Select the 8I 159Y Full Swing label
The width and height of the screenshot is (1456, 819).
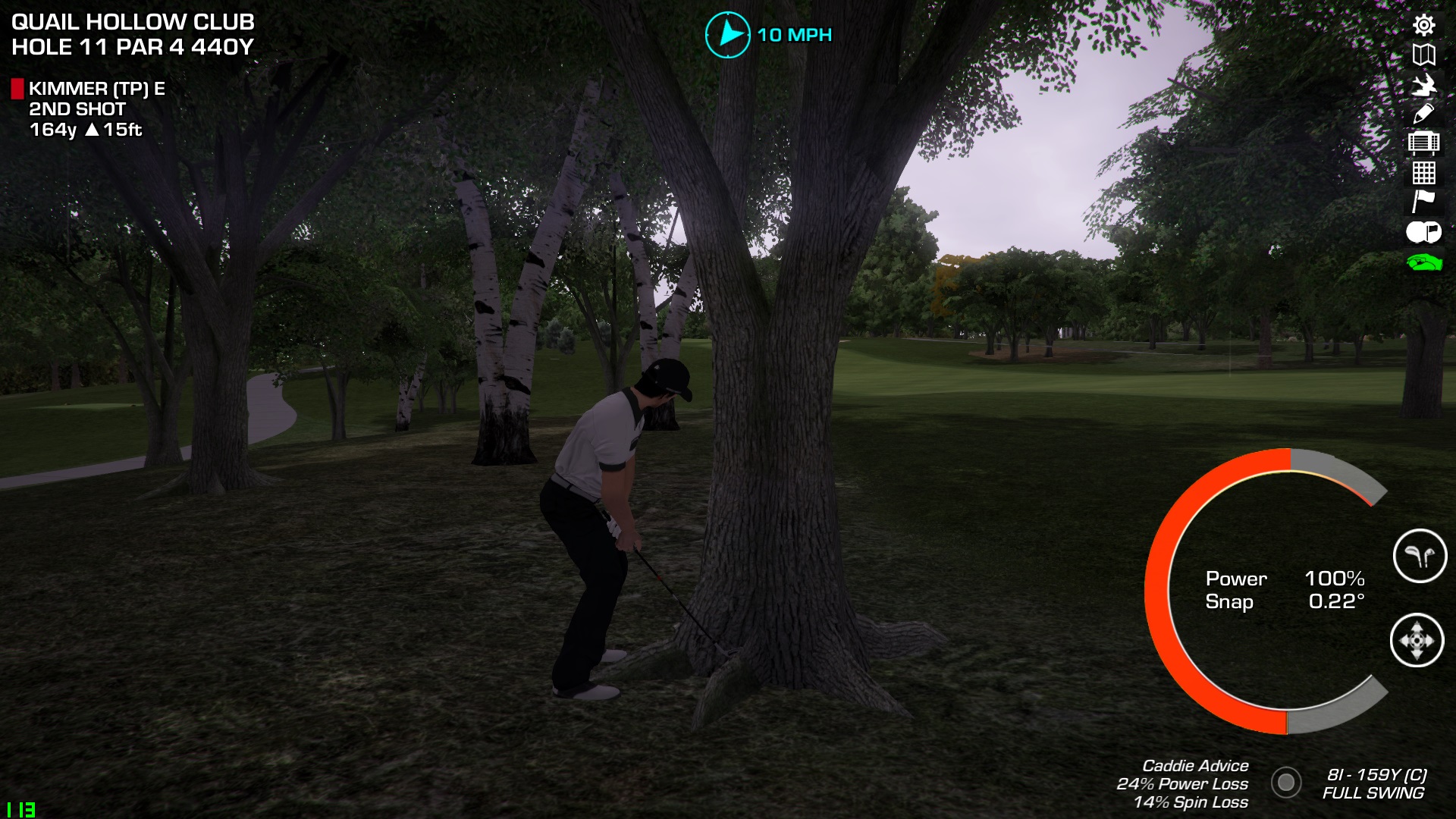pos(1374,783)
